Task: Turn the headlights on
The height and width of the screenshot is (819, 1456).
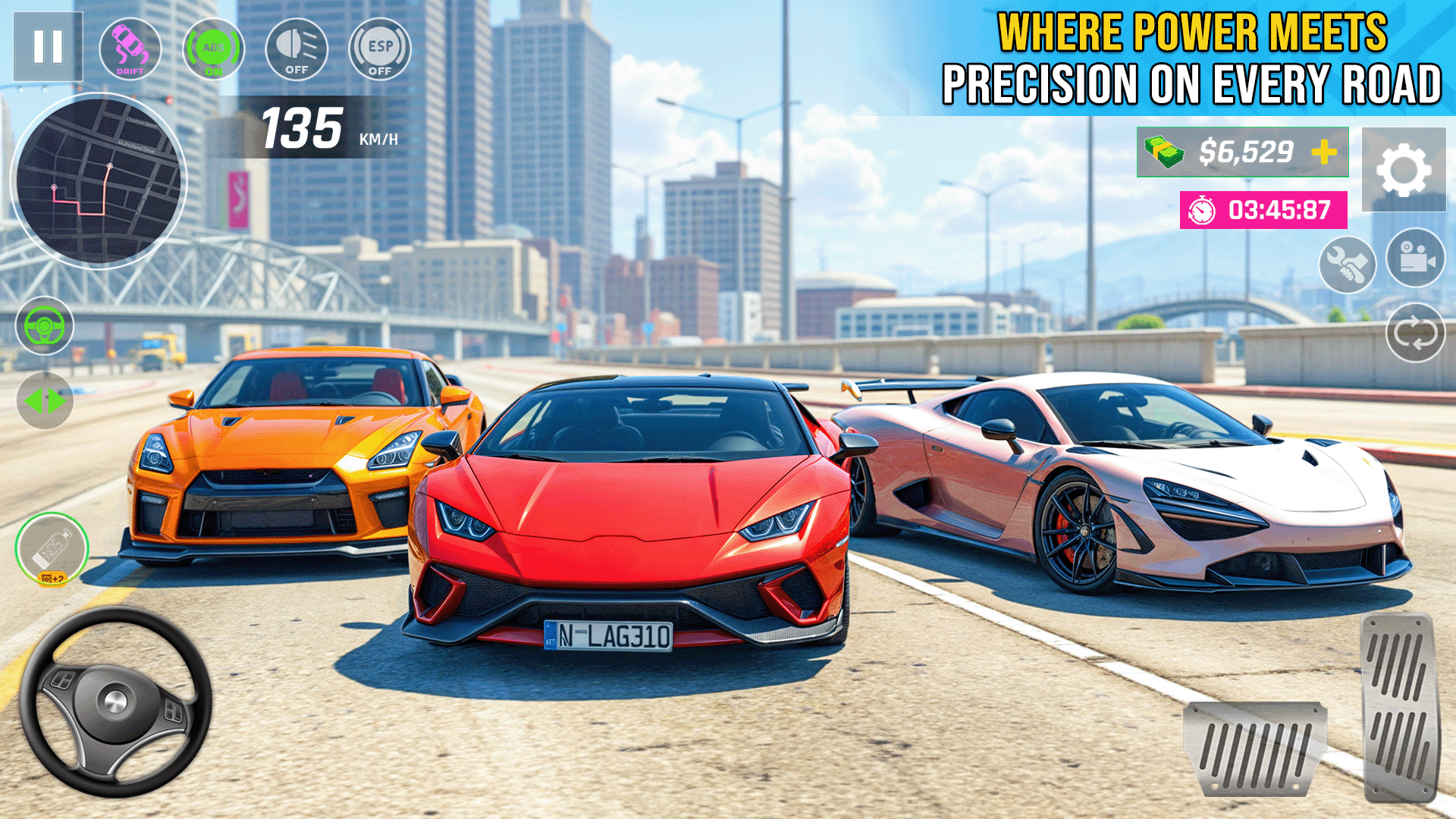Action: click(297, 49)
